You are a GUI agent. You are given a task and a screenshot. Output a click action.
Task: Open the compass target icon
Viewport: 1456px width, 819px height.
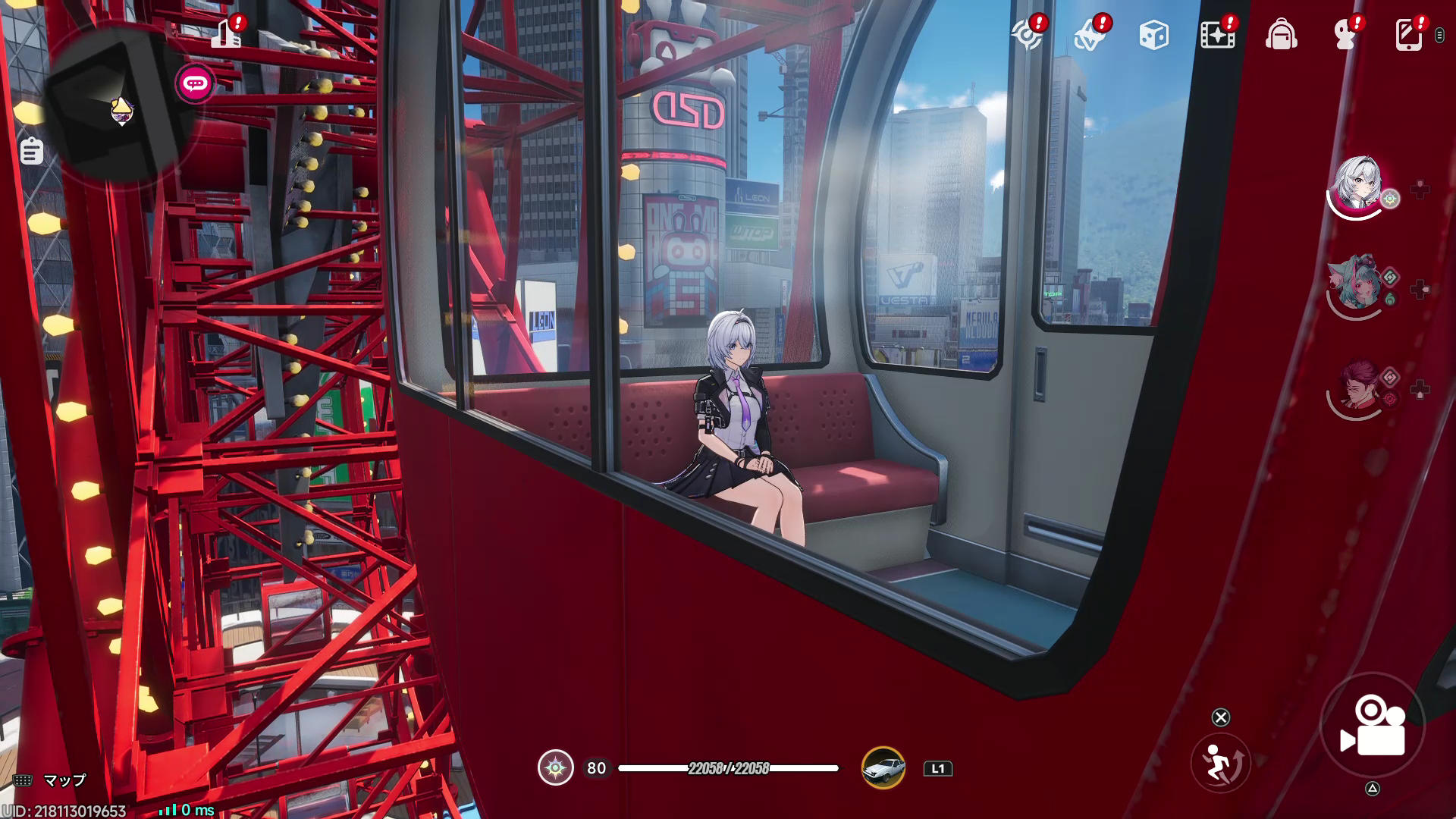click(x=1026, y=35)
